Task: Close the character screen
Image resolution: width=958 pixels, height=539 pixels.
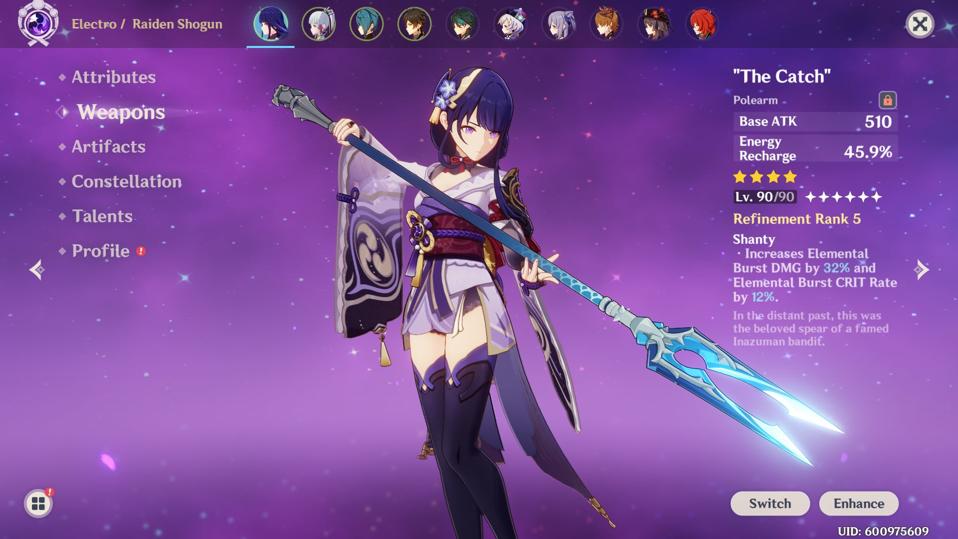Action: click(919, 24)
